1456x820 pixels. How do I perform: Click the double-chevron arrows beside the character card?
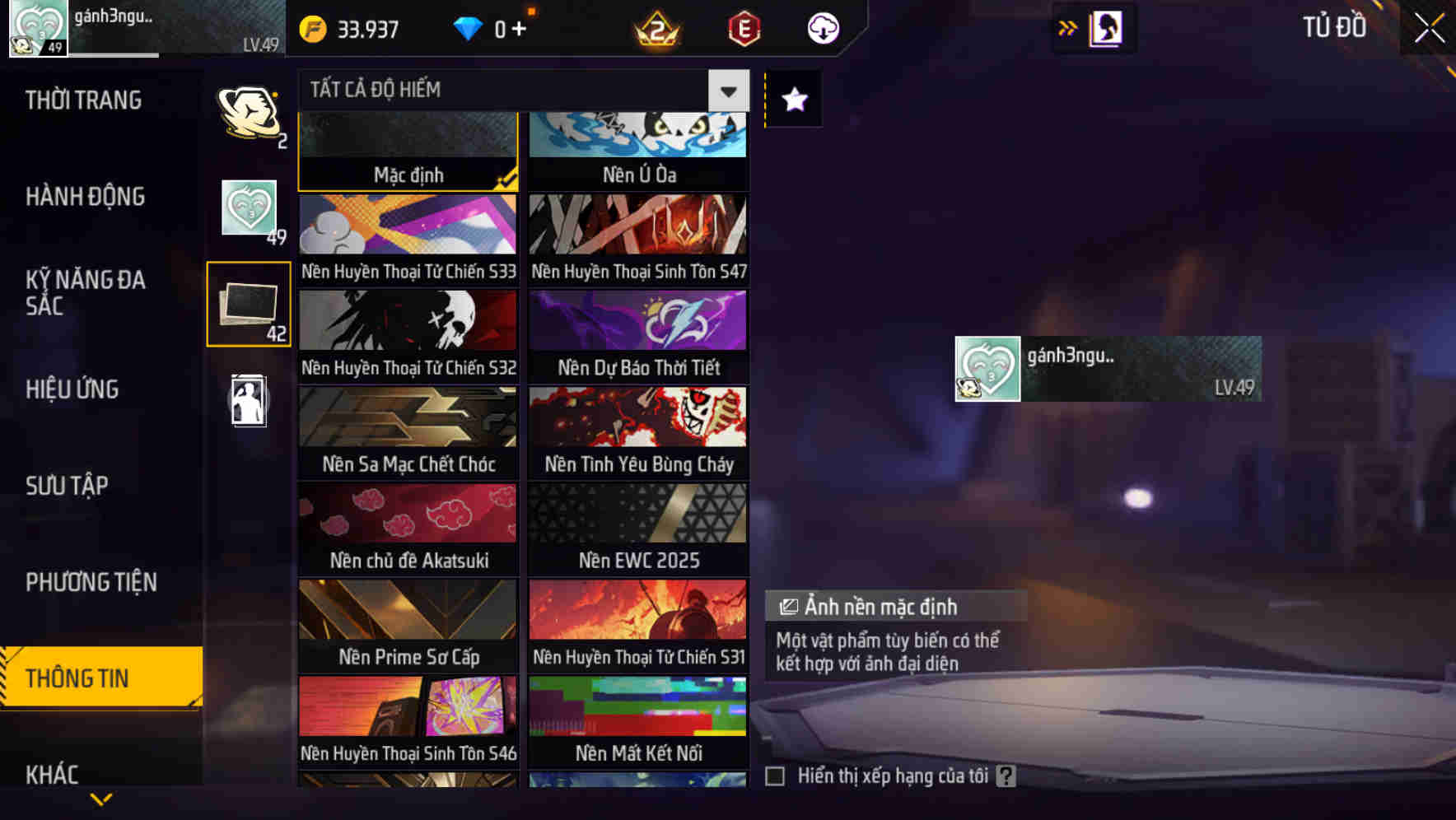click(x=1068, y=27)
